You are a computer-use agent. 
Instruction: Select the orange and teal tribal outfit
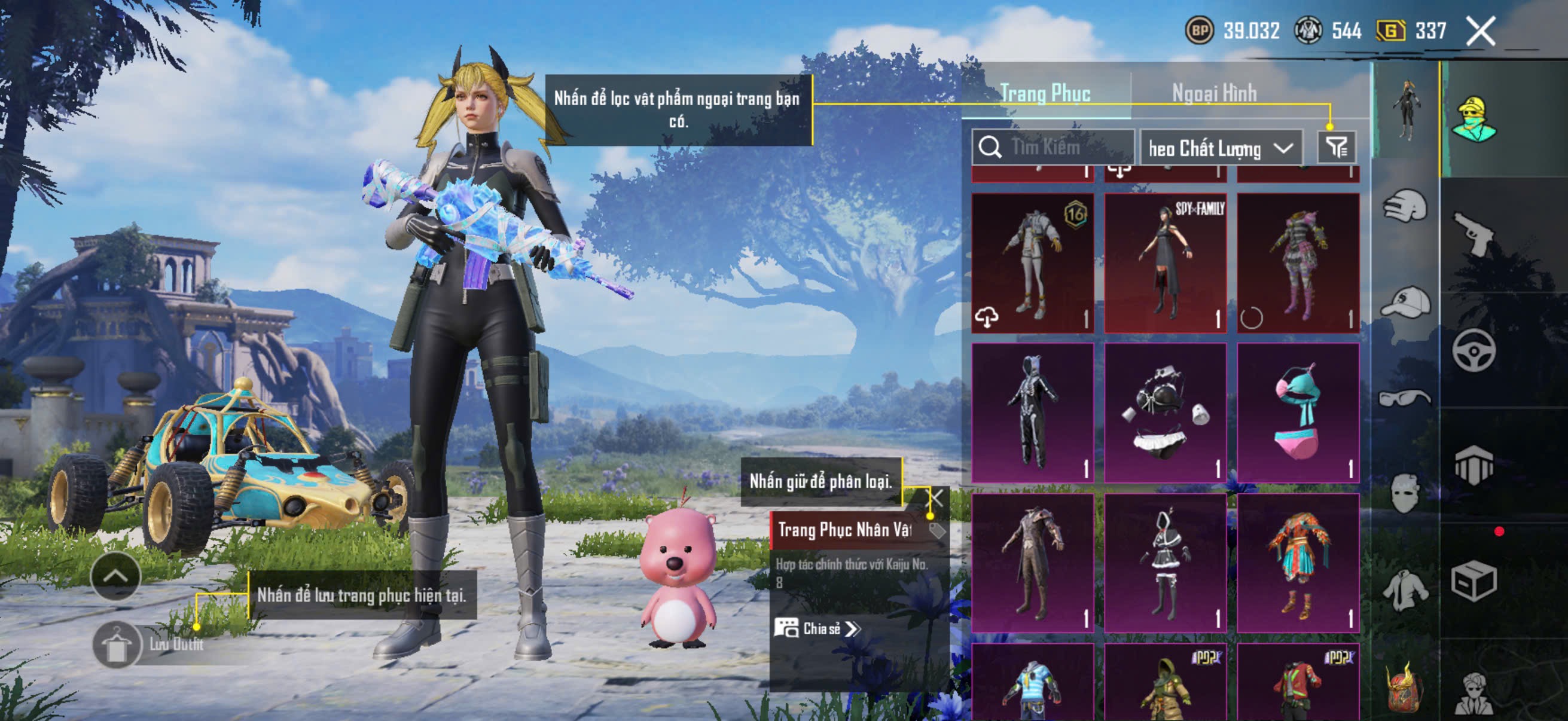point(1298,563)
